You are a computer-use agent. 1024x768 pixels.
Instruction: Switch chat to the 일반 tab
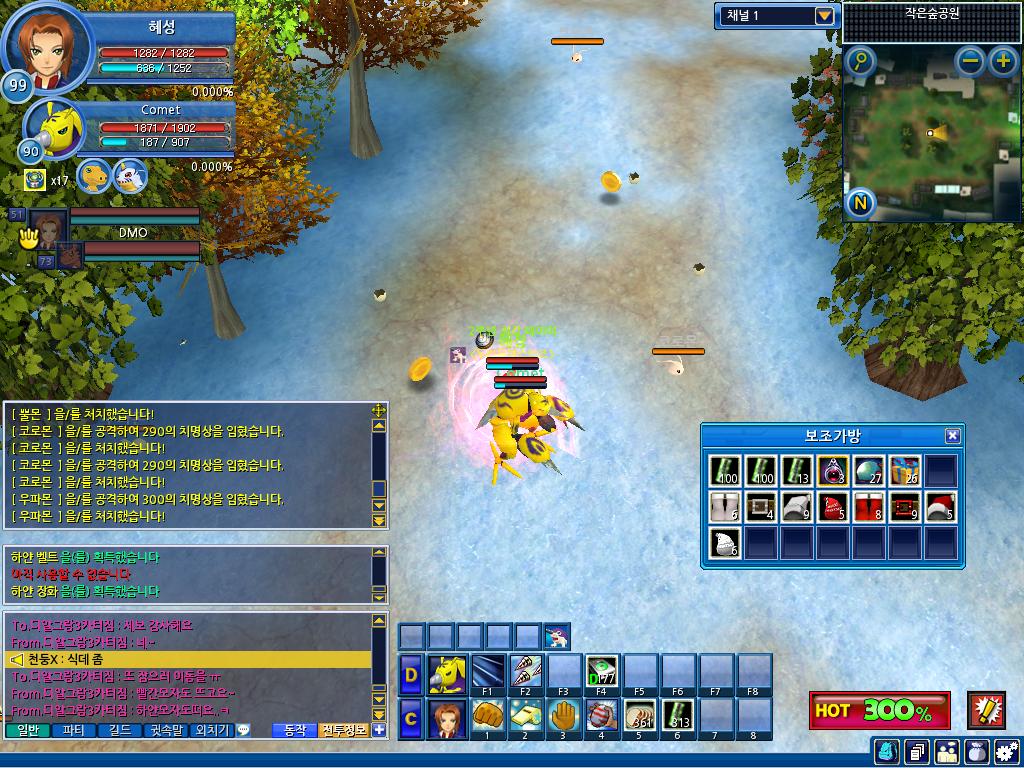click(28, 730)
